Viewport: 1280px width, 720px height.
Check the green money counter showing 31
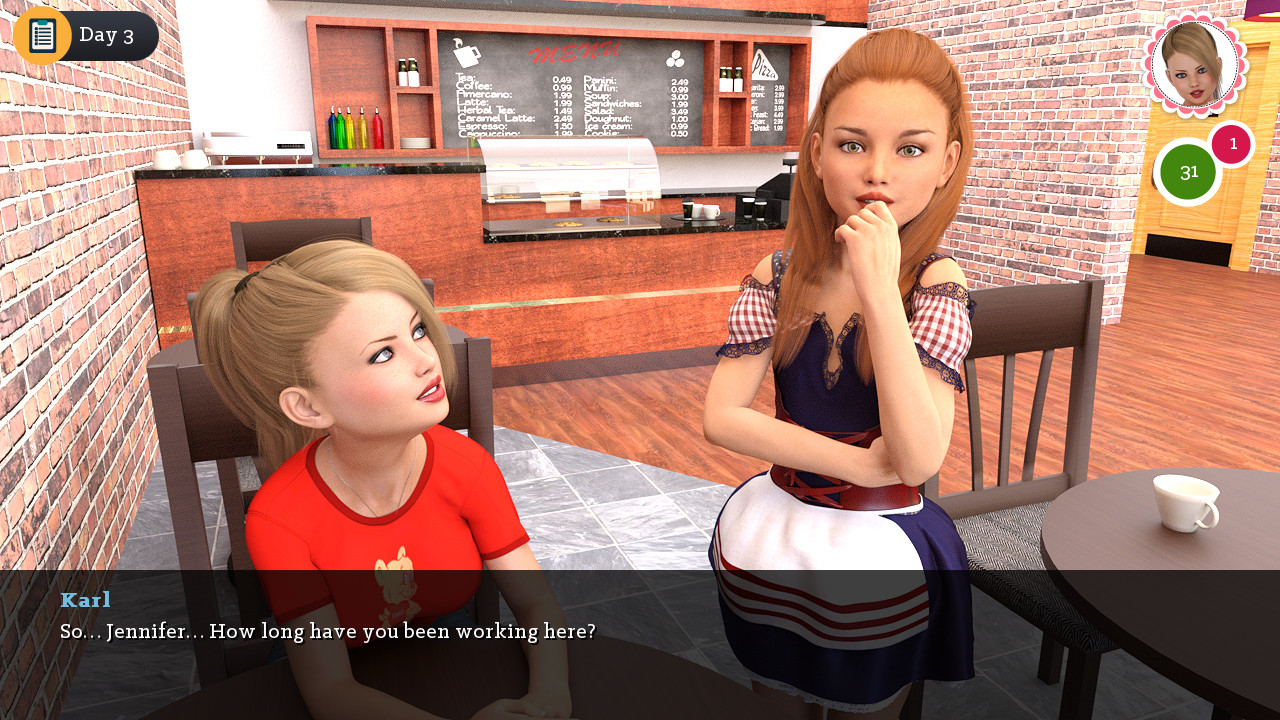tap(1189, 171)
